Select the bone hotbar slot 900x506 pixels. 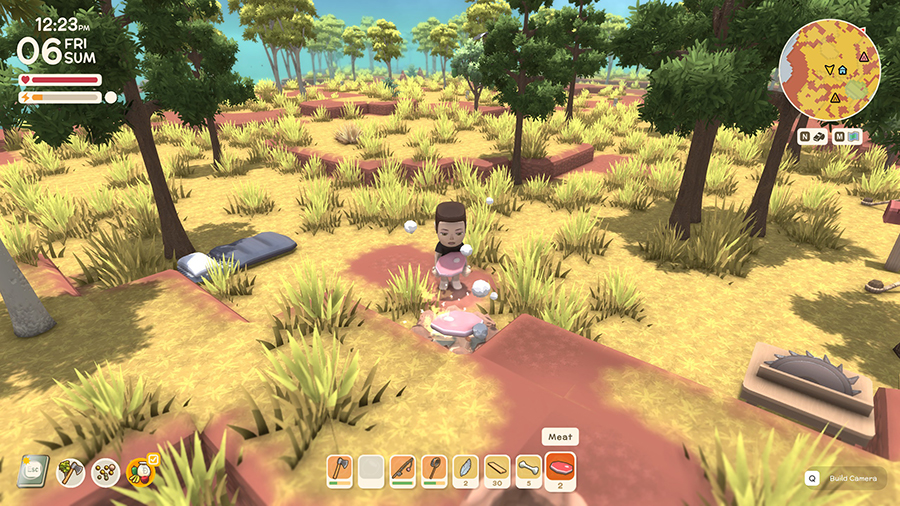(528, 468)
